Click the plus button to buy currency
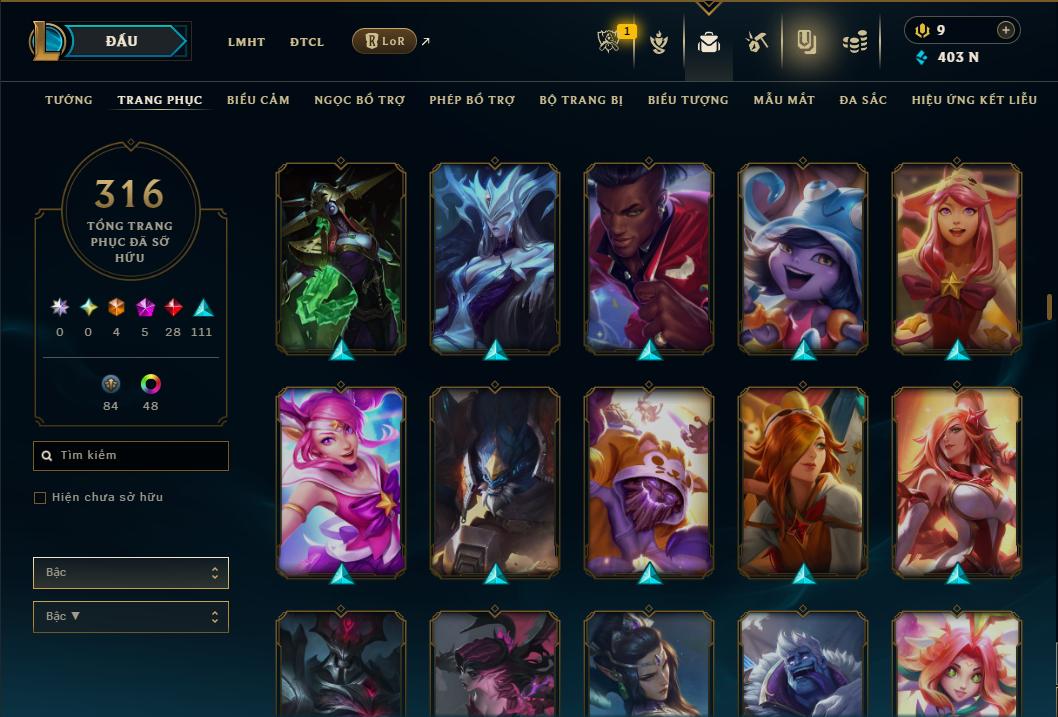Screen dimensions: 1058x717 click(1006, 30)
